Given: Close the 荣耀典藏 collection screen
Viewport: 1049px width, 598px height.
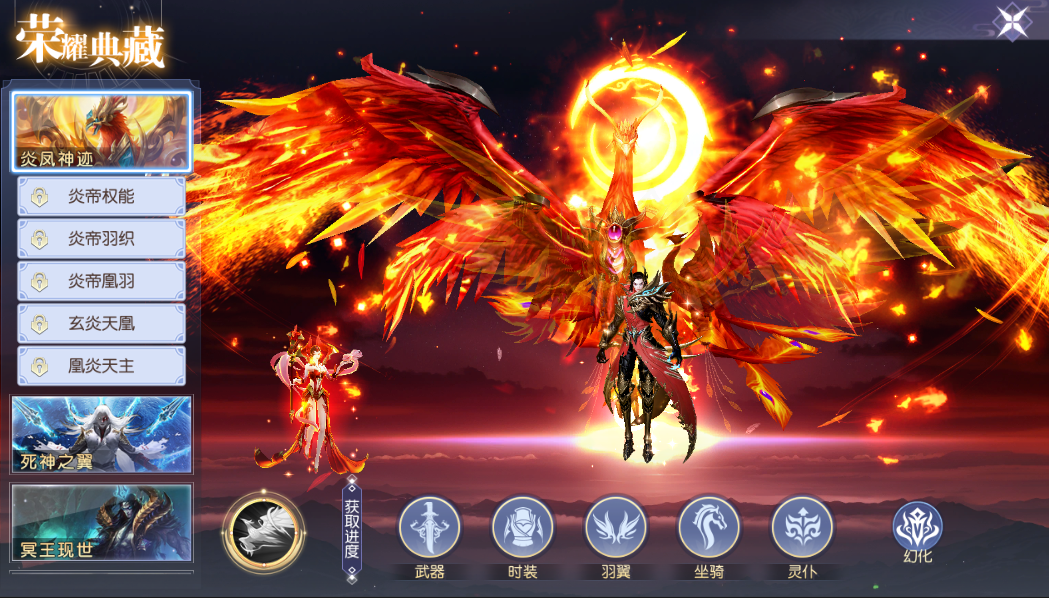Looking at the screenshot, I should point(1012,21).
